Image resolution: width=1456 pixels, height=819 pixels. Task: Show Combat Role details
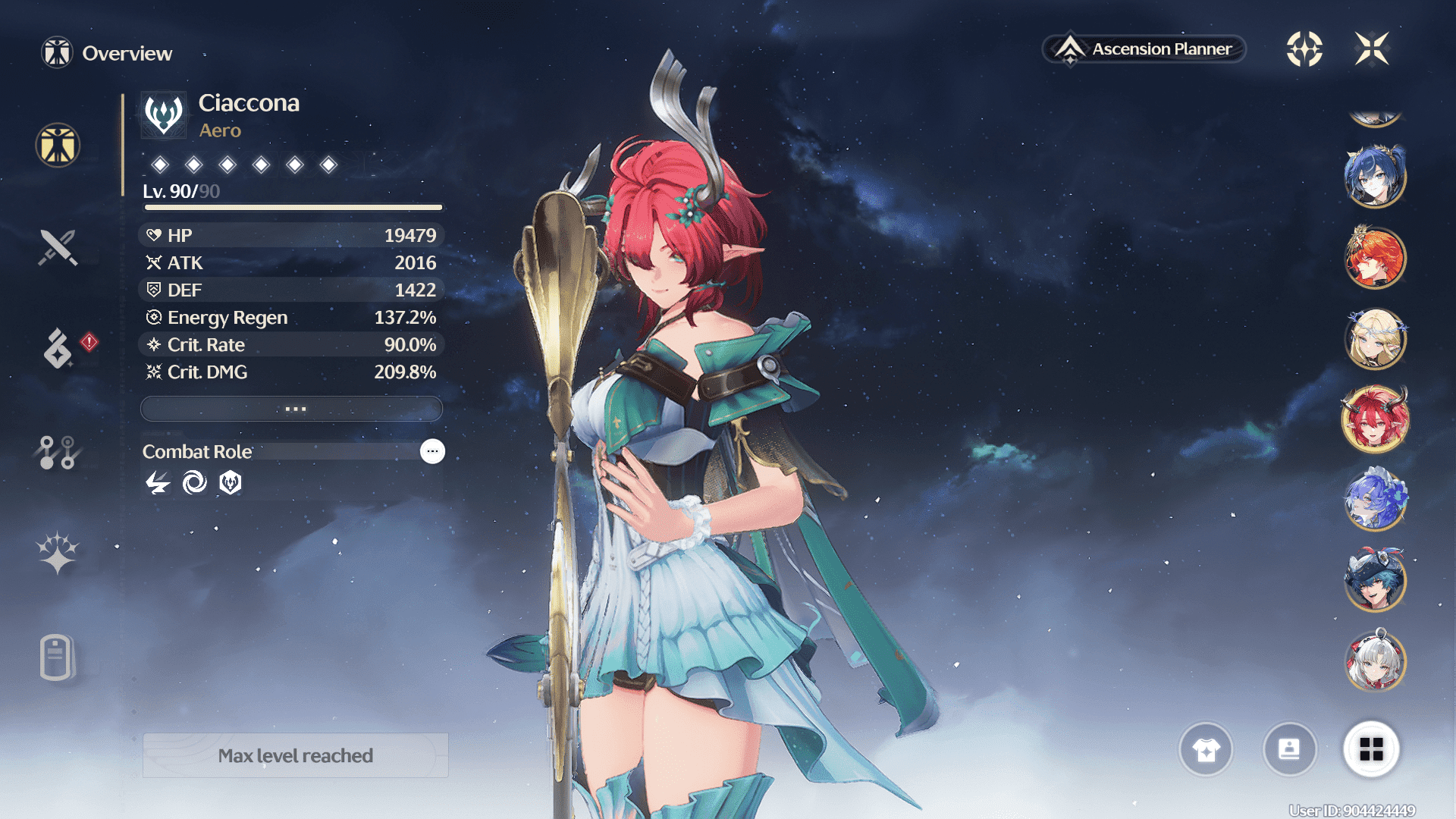(432, 451)
